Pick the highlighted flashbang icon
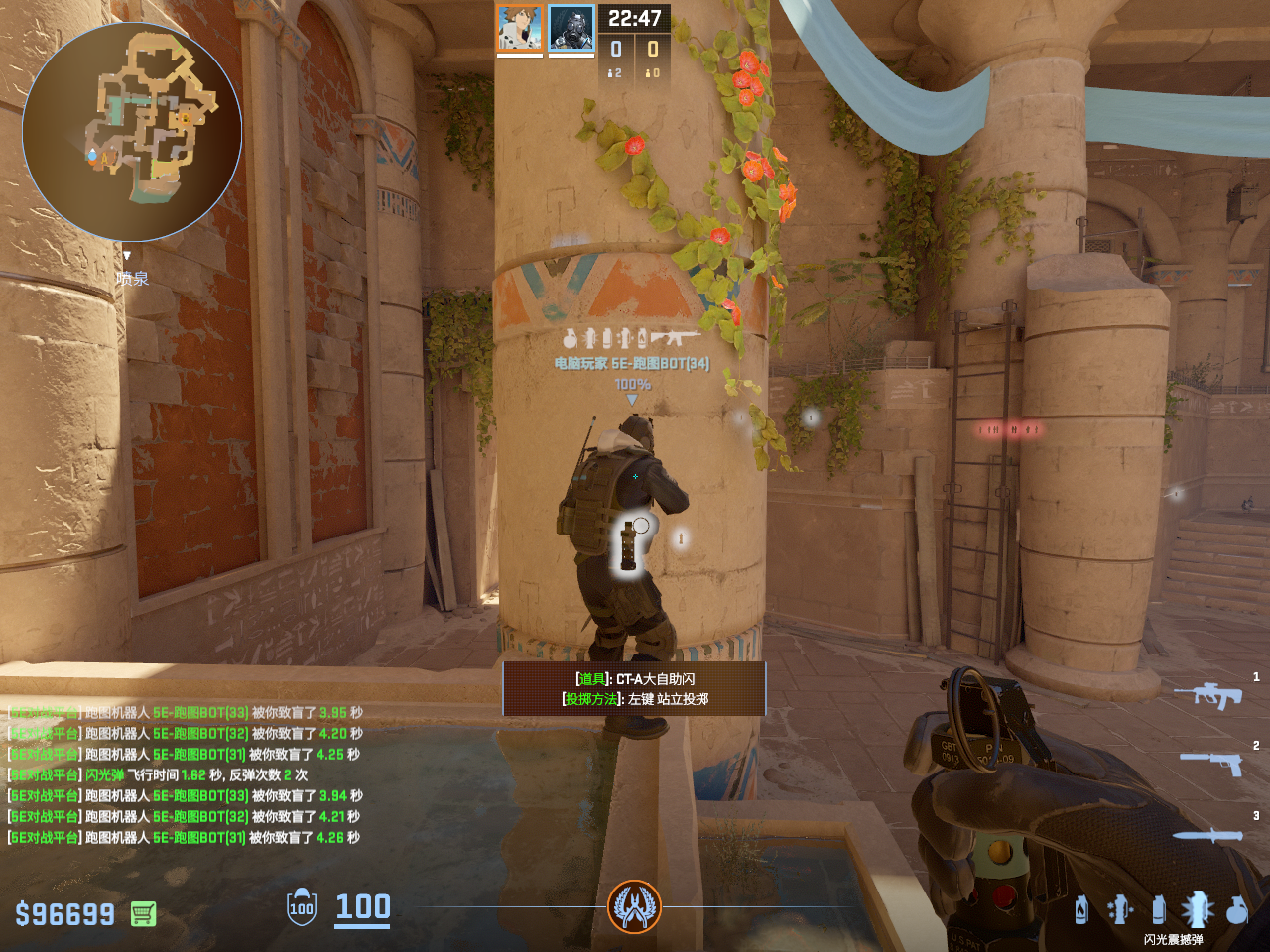This screenshot has height=952, width=1270. 1197,908
